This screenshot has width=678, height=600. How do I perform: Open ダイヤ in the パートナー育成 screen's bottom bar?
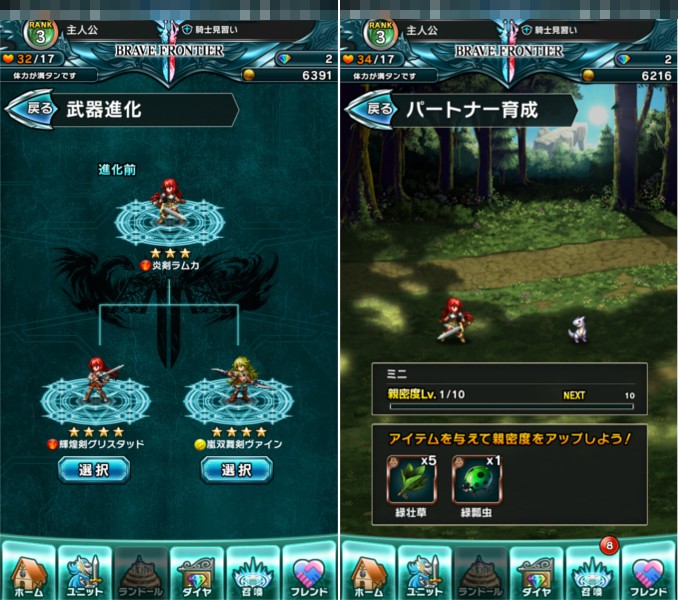click(538, 573)
